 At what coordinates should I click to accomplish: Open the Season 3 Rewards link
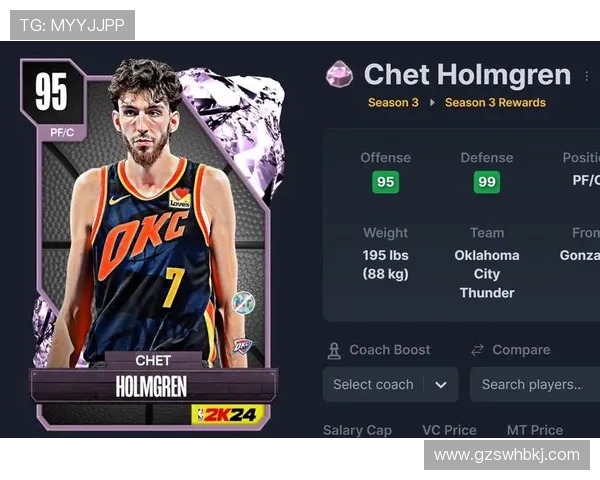pos(495,102)
